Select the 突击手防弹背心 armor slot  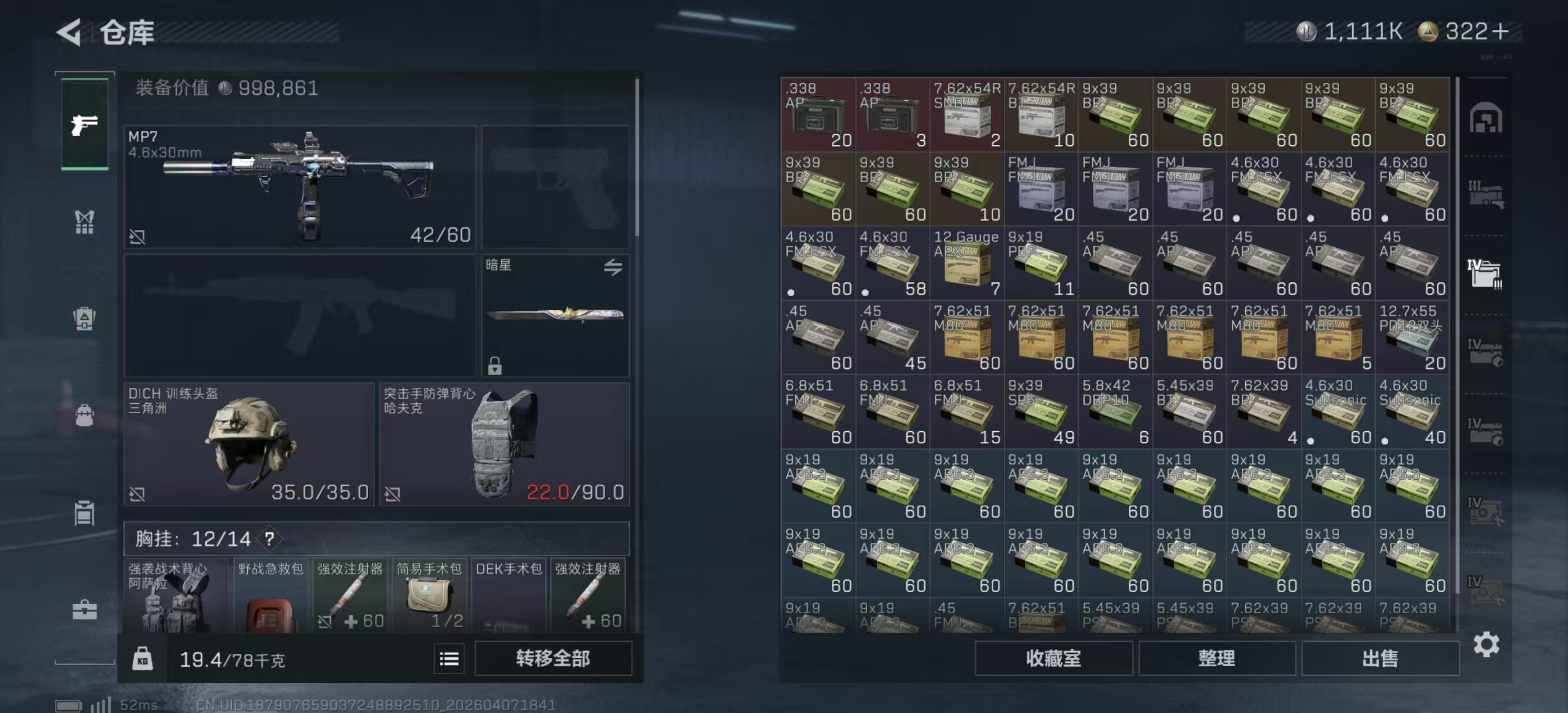coord(504,443)
